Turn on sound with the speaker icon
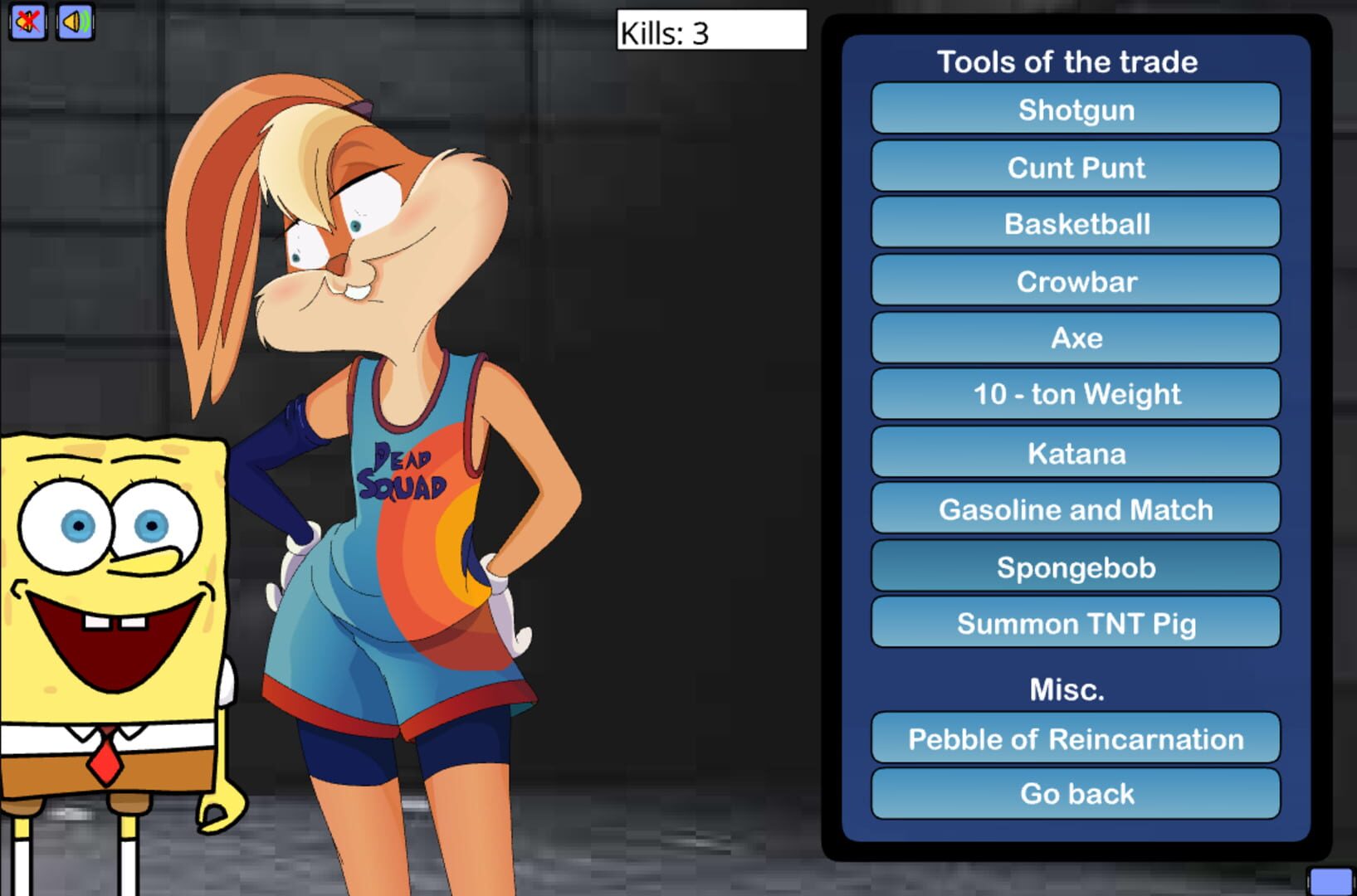 [75, 22]
